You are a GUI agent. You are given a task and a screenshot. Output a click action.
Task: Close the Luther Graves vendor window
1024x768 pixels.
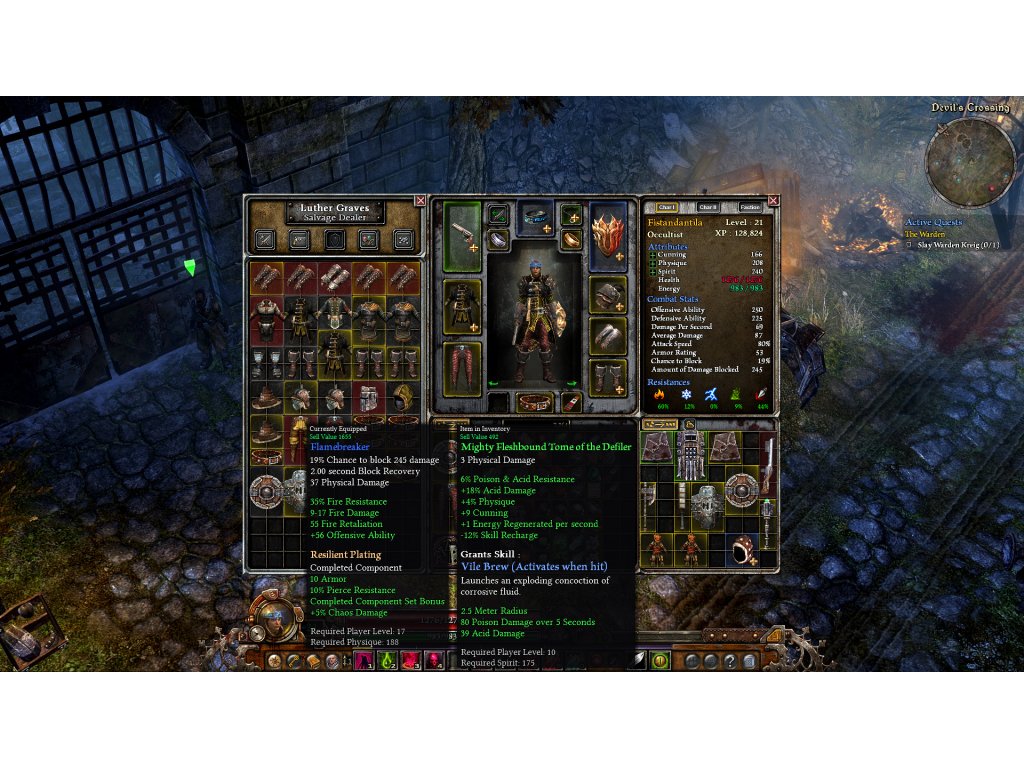(420, 201)
